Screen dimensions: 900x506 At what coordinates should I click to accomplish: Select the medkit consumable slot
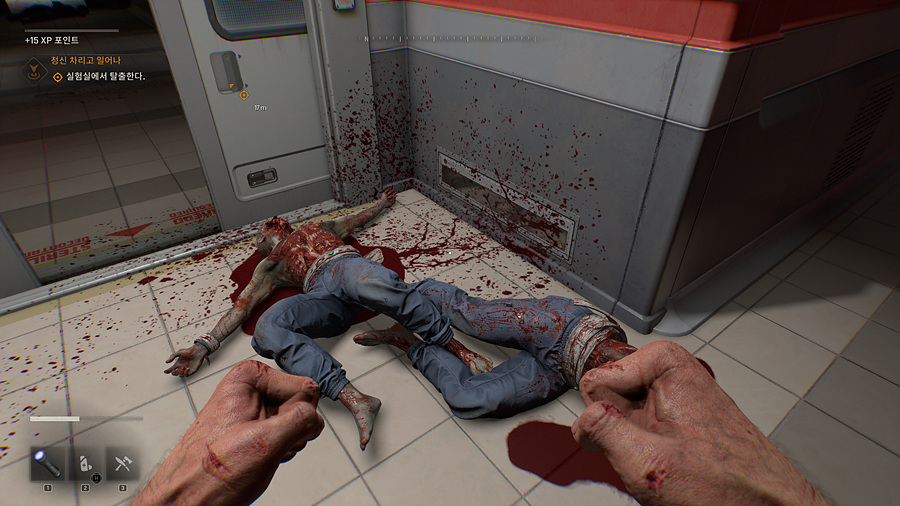(85, 463)
